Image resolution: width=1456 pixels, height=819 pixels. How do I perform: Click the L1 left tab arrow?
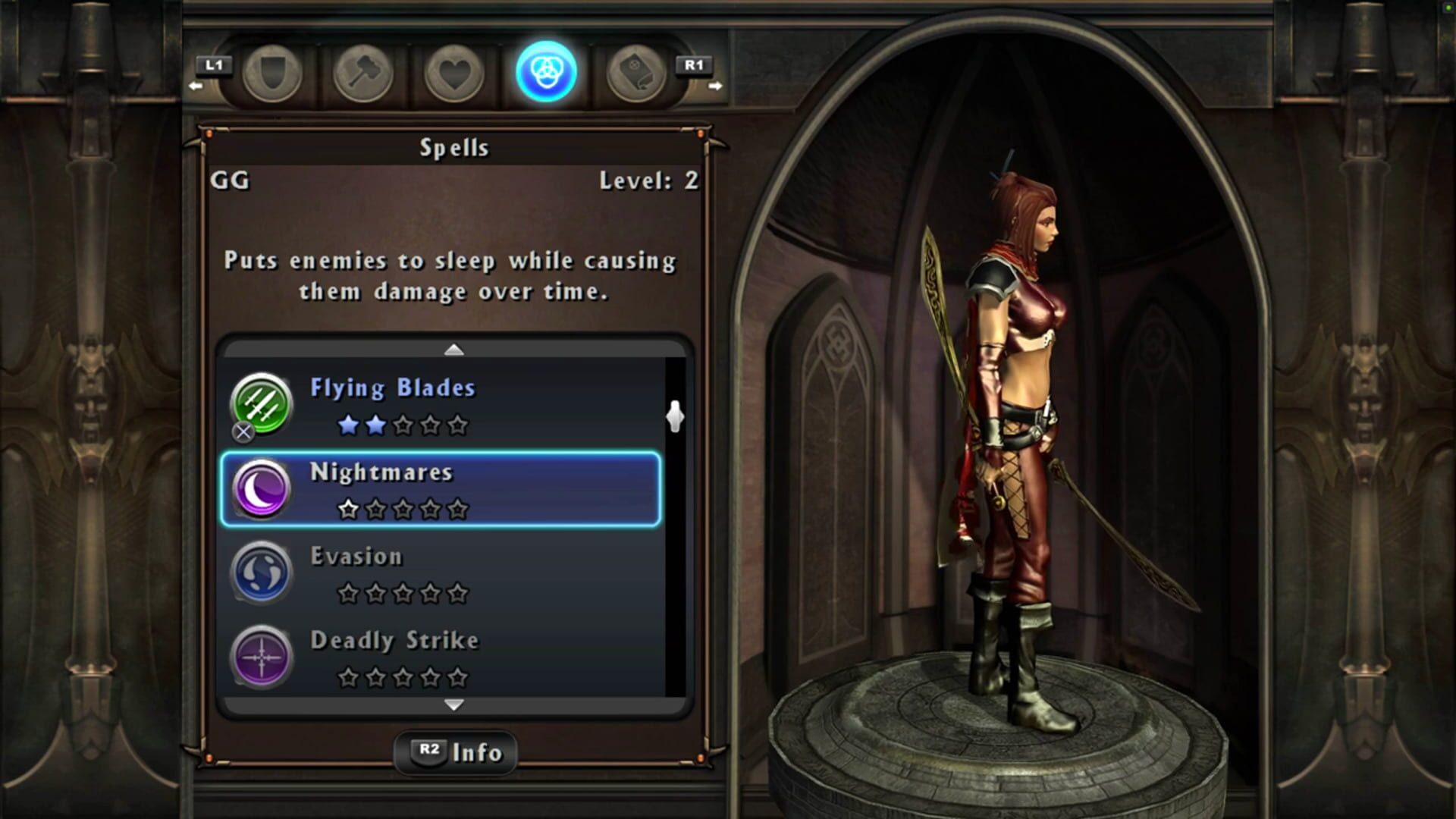point(215,67)
